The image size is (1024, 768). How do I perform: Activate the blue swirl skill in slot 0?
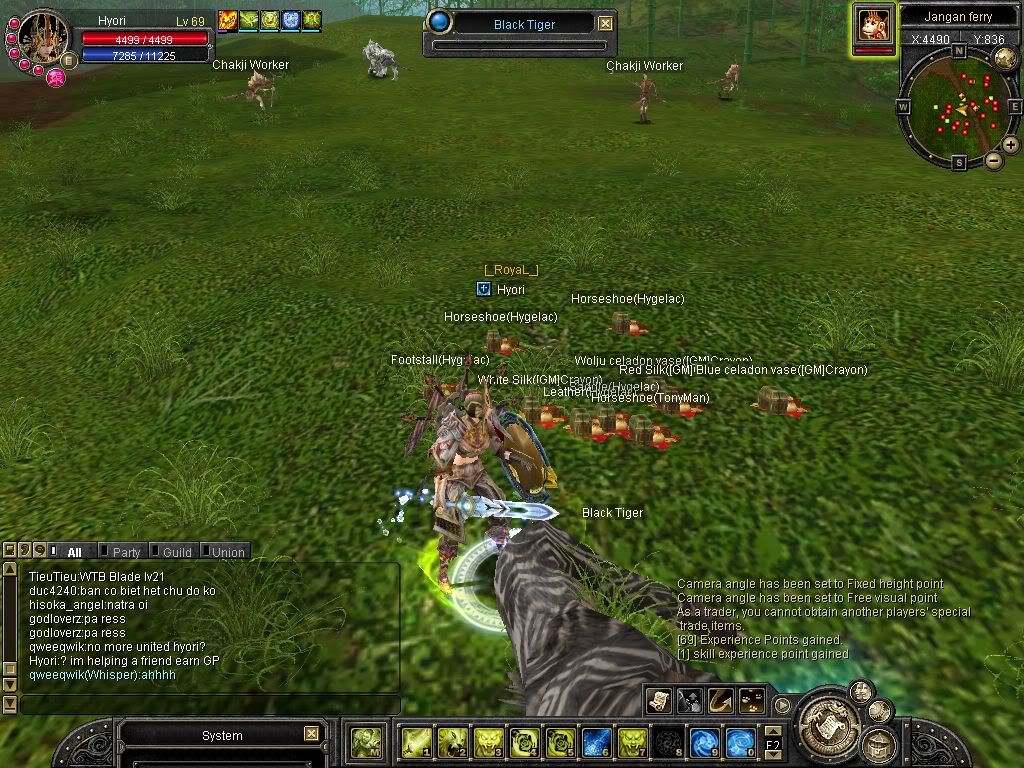pos(740,742)
